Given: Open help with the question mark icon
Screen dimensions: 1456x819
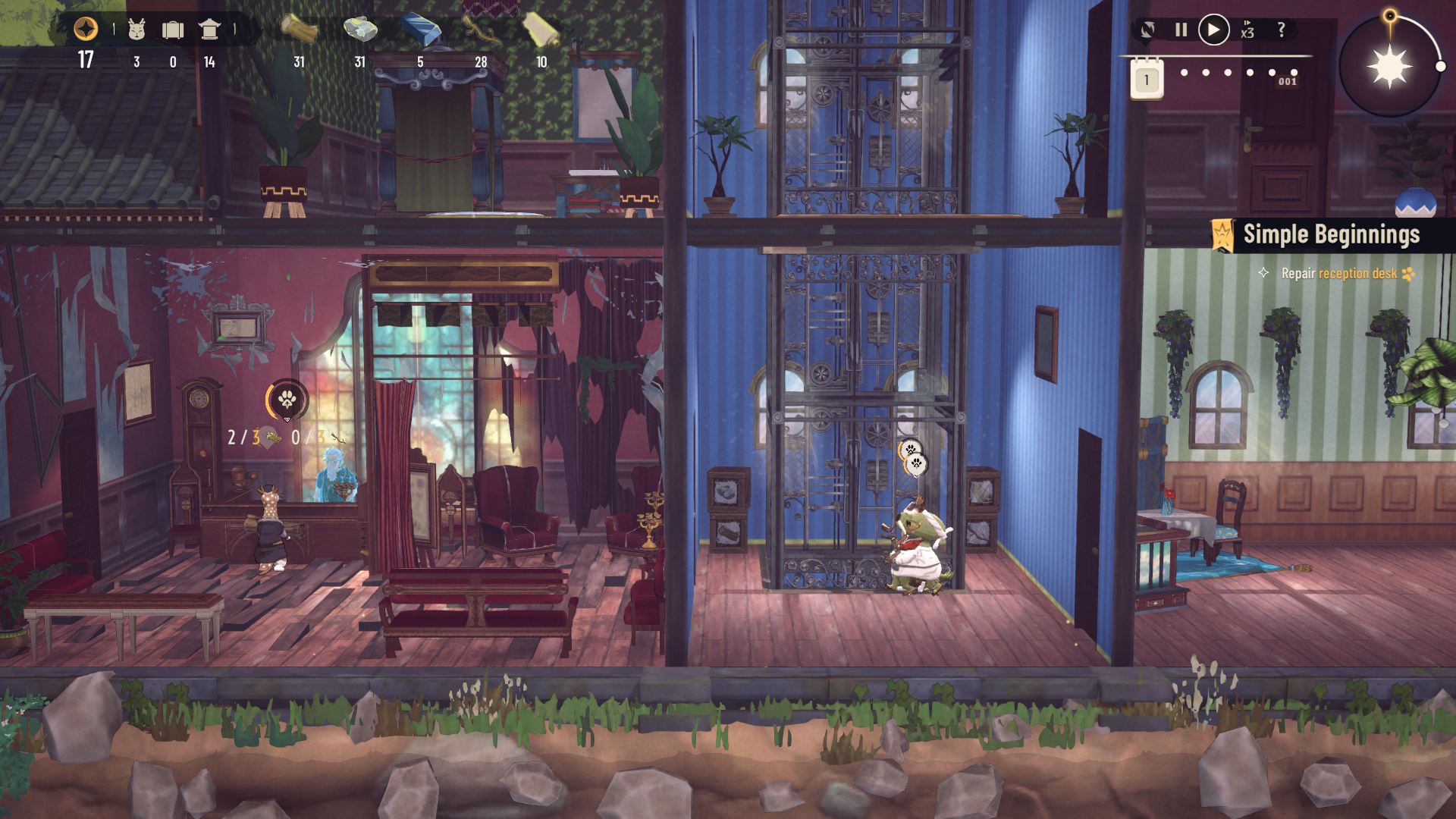Looking at the screenshot, I should pos(1282,30).
